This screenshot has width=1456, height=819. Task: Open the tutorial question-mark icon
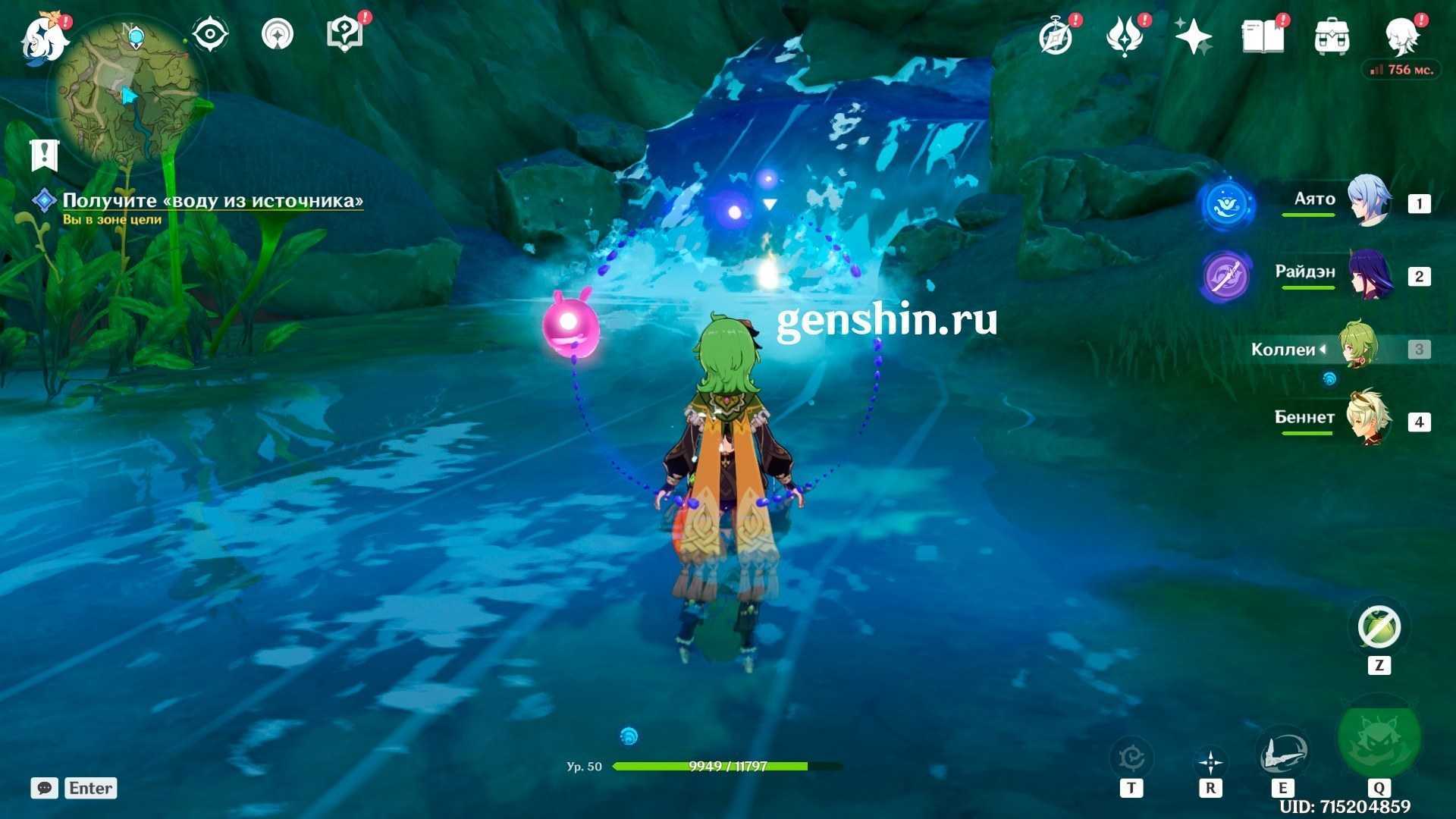[344, 35]
